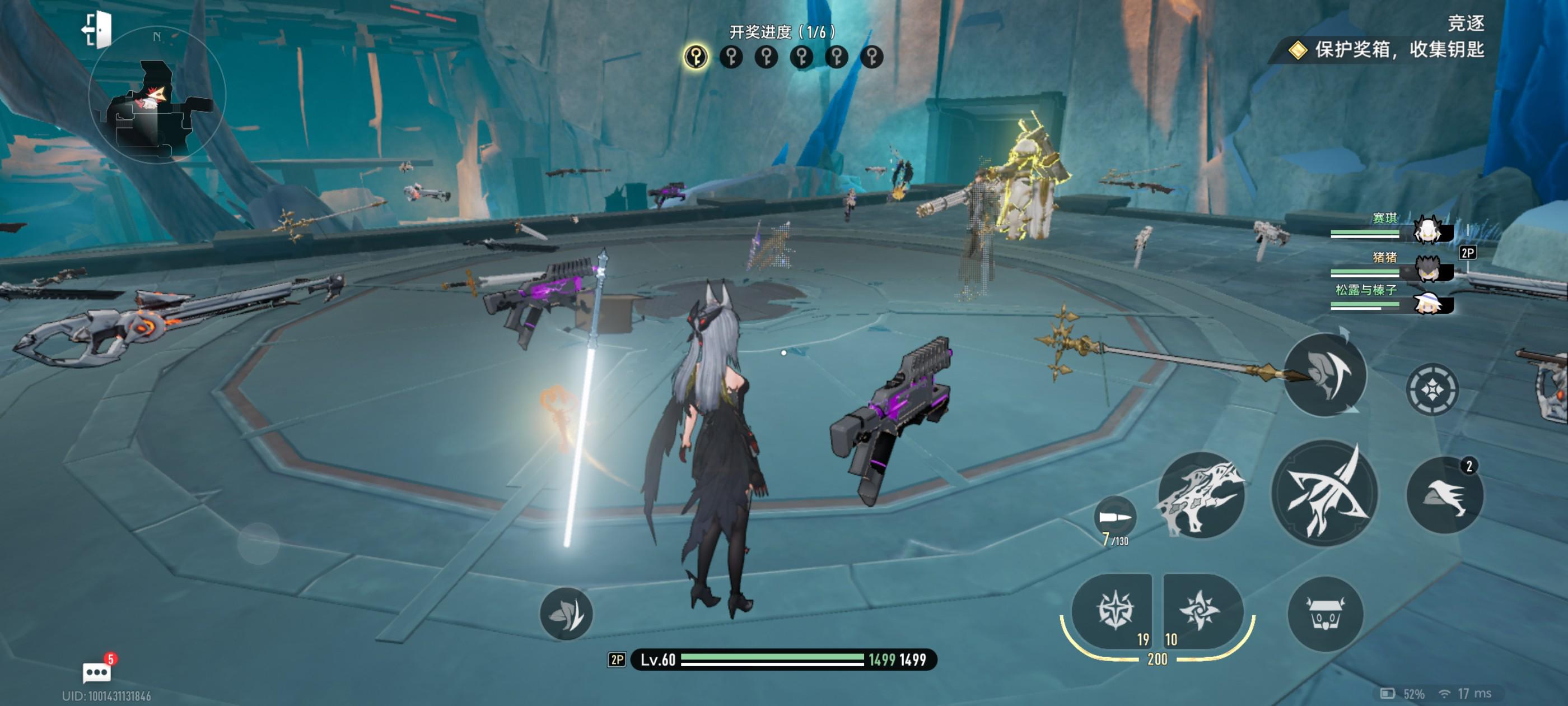Image resolution: width=1568 pixels, height=706 pixels.
Task: Select teammate 猪猪 in the party list
Action: coord(1426,268)
